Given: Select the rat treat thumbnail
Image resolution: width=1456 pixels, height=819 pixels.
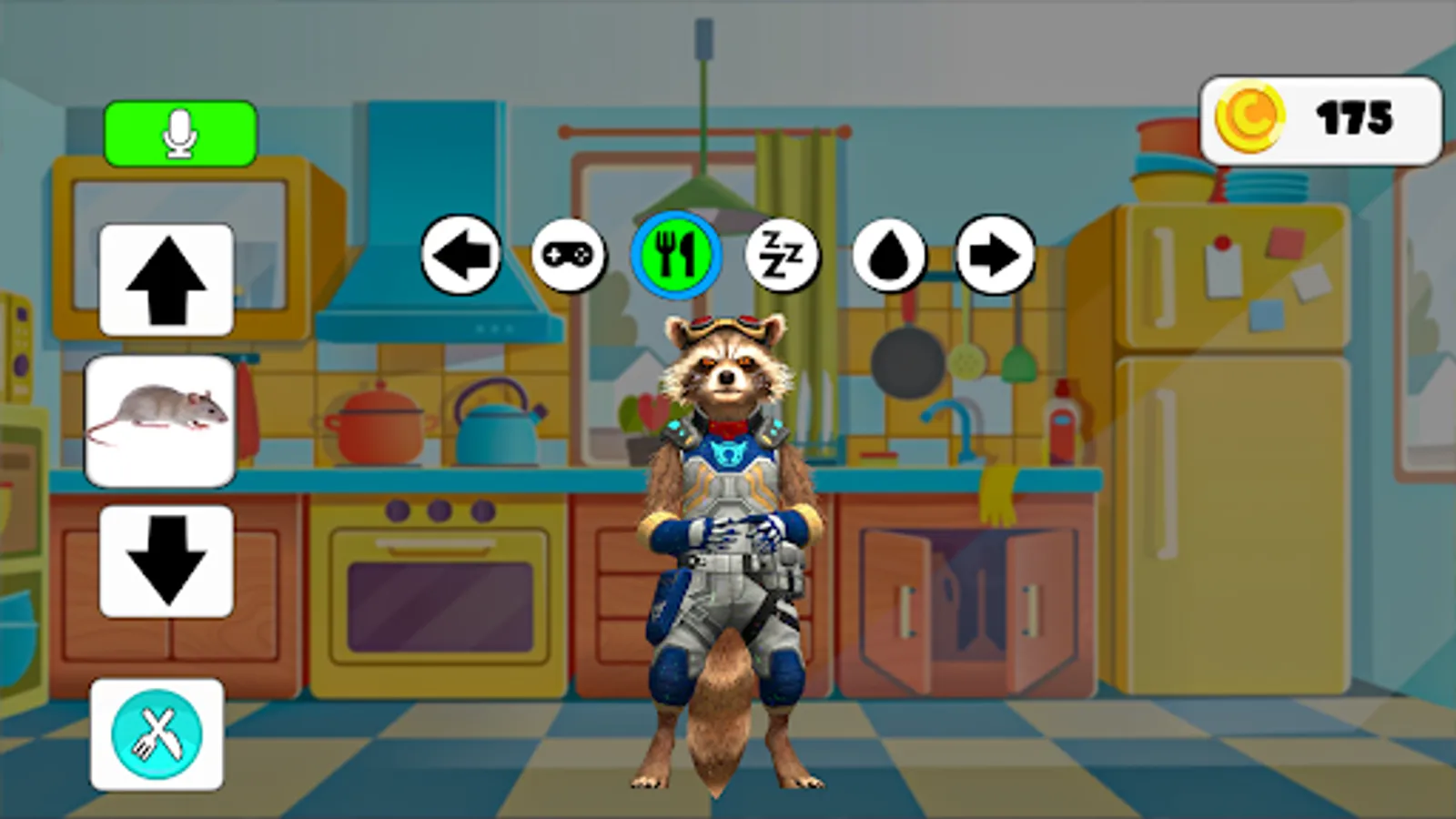Looking at the screenshot, I should (158, 419).
